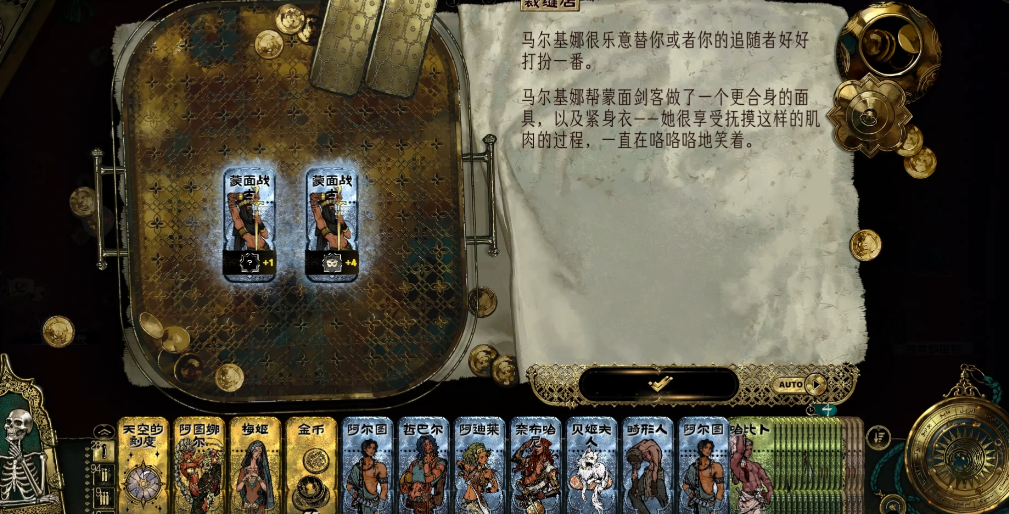Image resolution: width=1009 pixels, height=514 pixels.
Task: Select the masked warrior card with +1
Action: pyautogui.click(x=250, y=224)
